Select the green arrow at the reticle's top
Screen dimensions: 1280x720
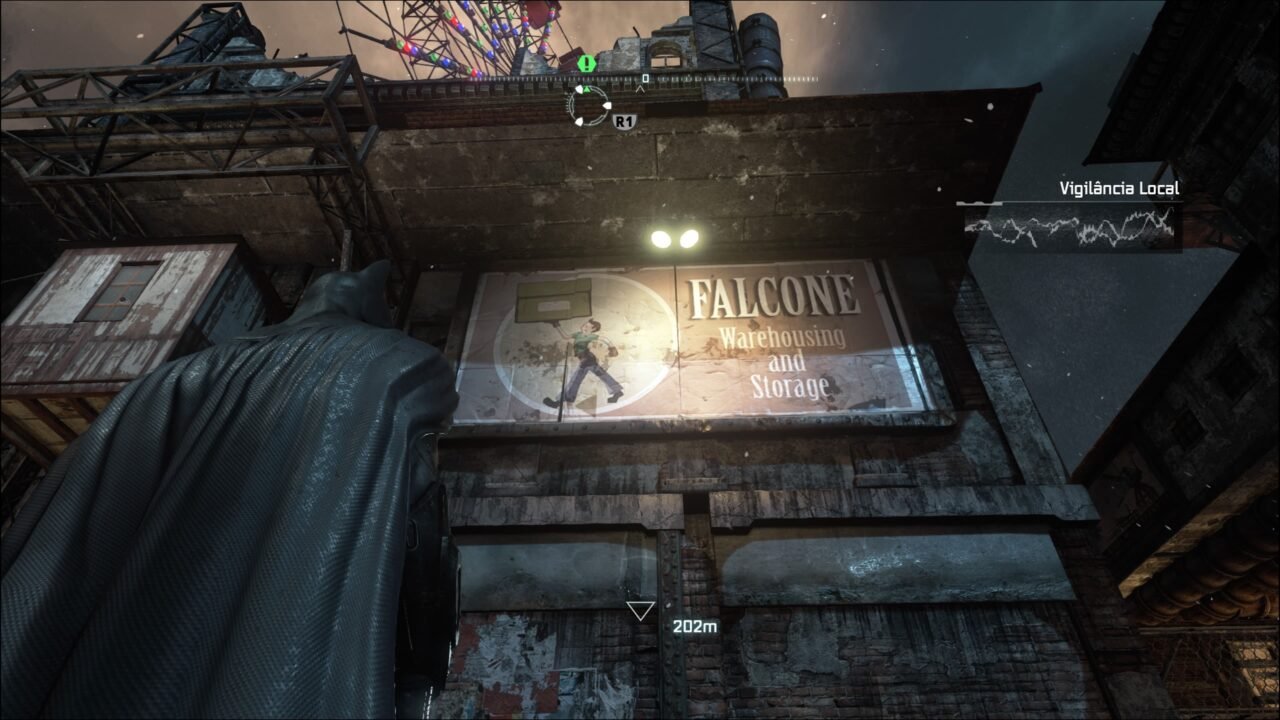pyautogui.click(x=587, y=89)
